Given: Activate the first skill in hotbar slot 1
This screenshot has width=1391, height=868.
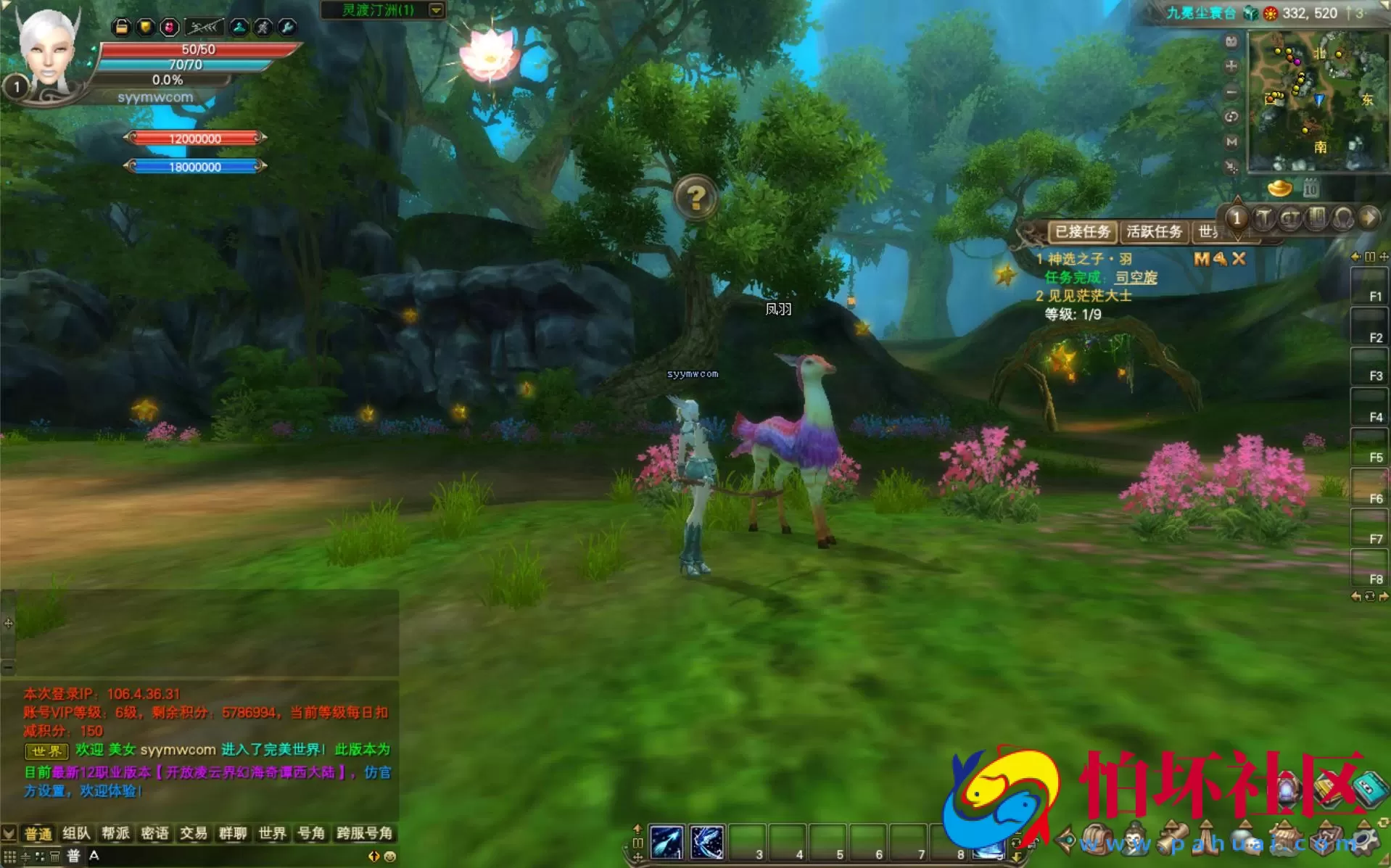Looking at the screenshot, I should [x=666, y=843].
